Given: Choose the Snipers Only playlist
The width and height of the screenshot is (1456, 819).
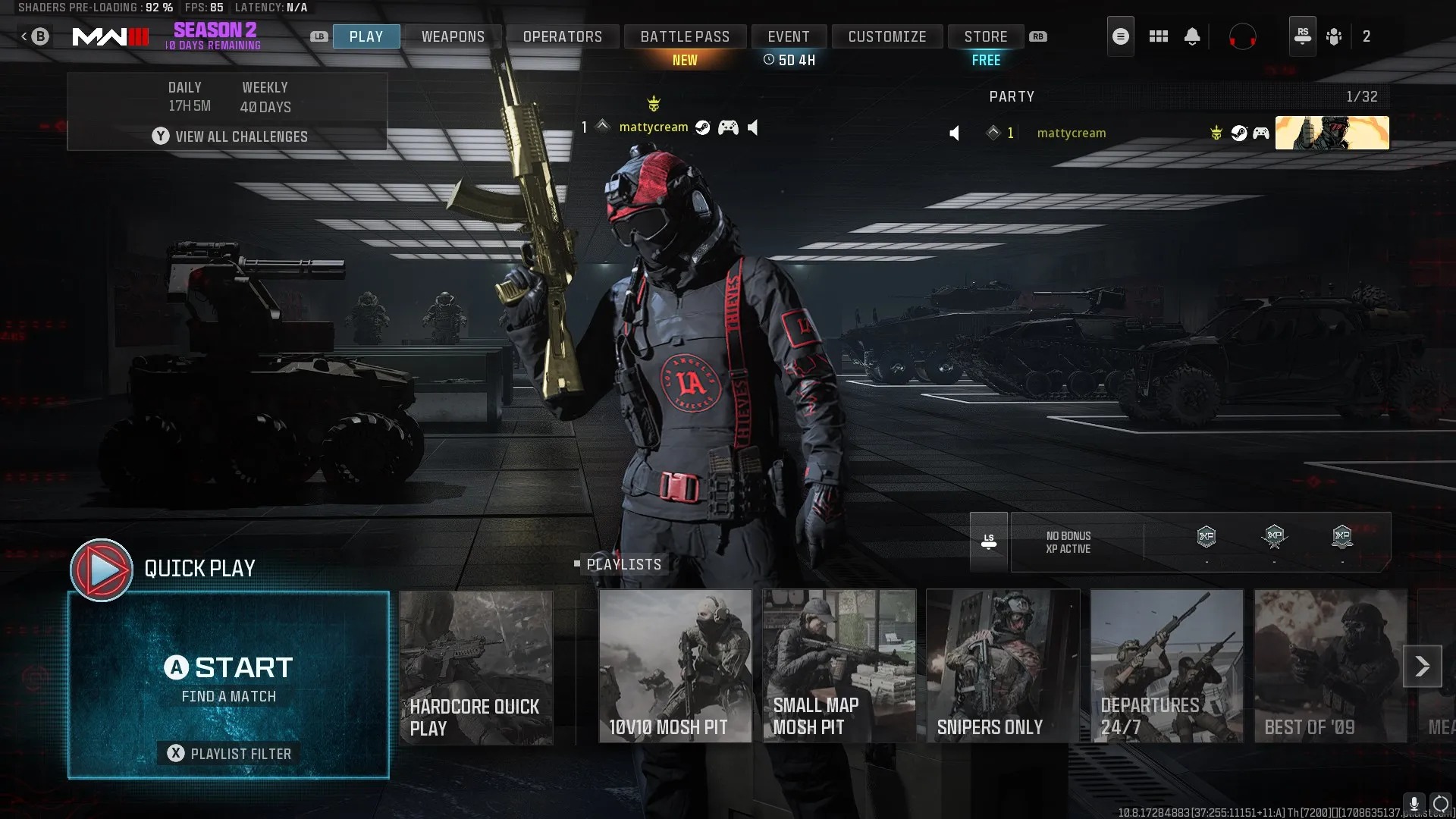Looking at the screenshot, I should tap(1003, 667).
